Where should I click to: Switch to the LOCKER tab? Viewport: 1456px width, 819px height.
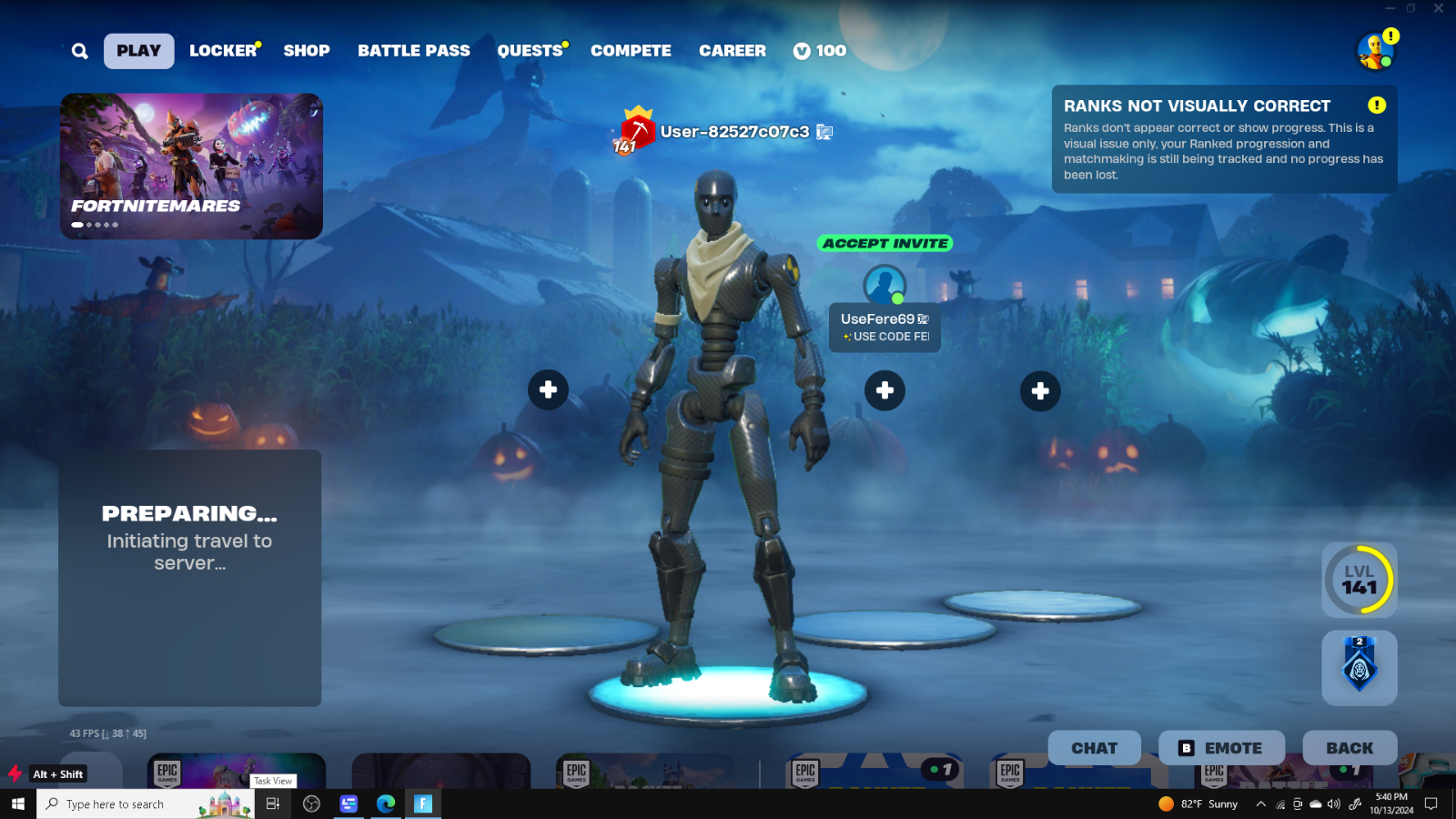pos(221,51)
